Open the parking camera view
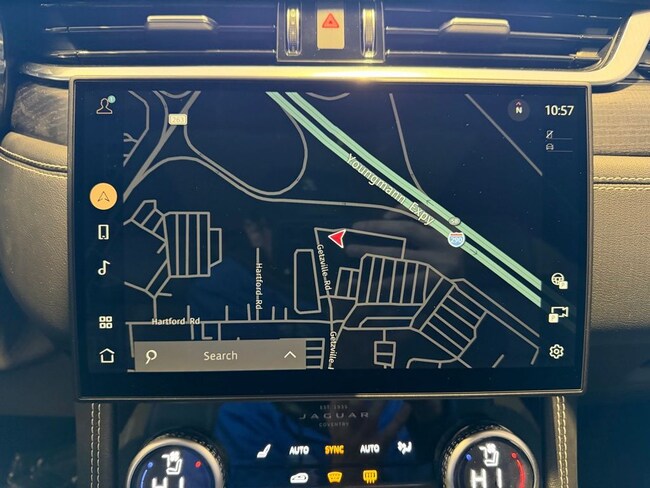 (558, 315)
